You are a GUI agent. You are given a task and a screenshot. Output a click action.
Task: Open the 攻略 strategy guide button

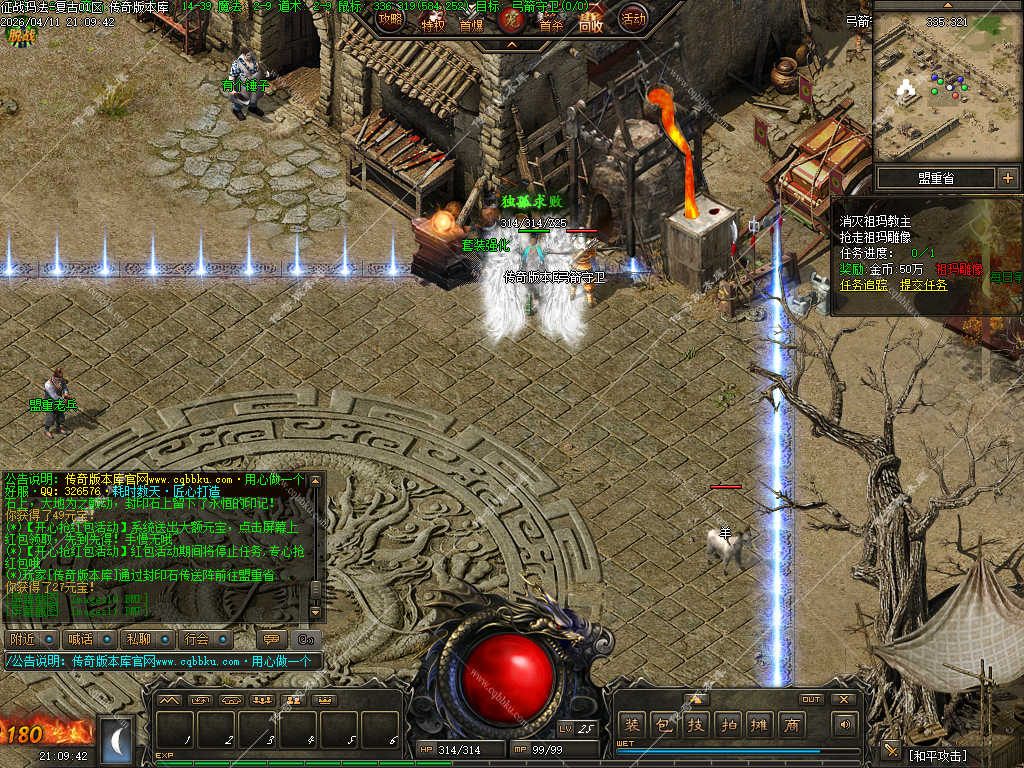[391, 18]
